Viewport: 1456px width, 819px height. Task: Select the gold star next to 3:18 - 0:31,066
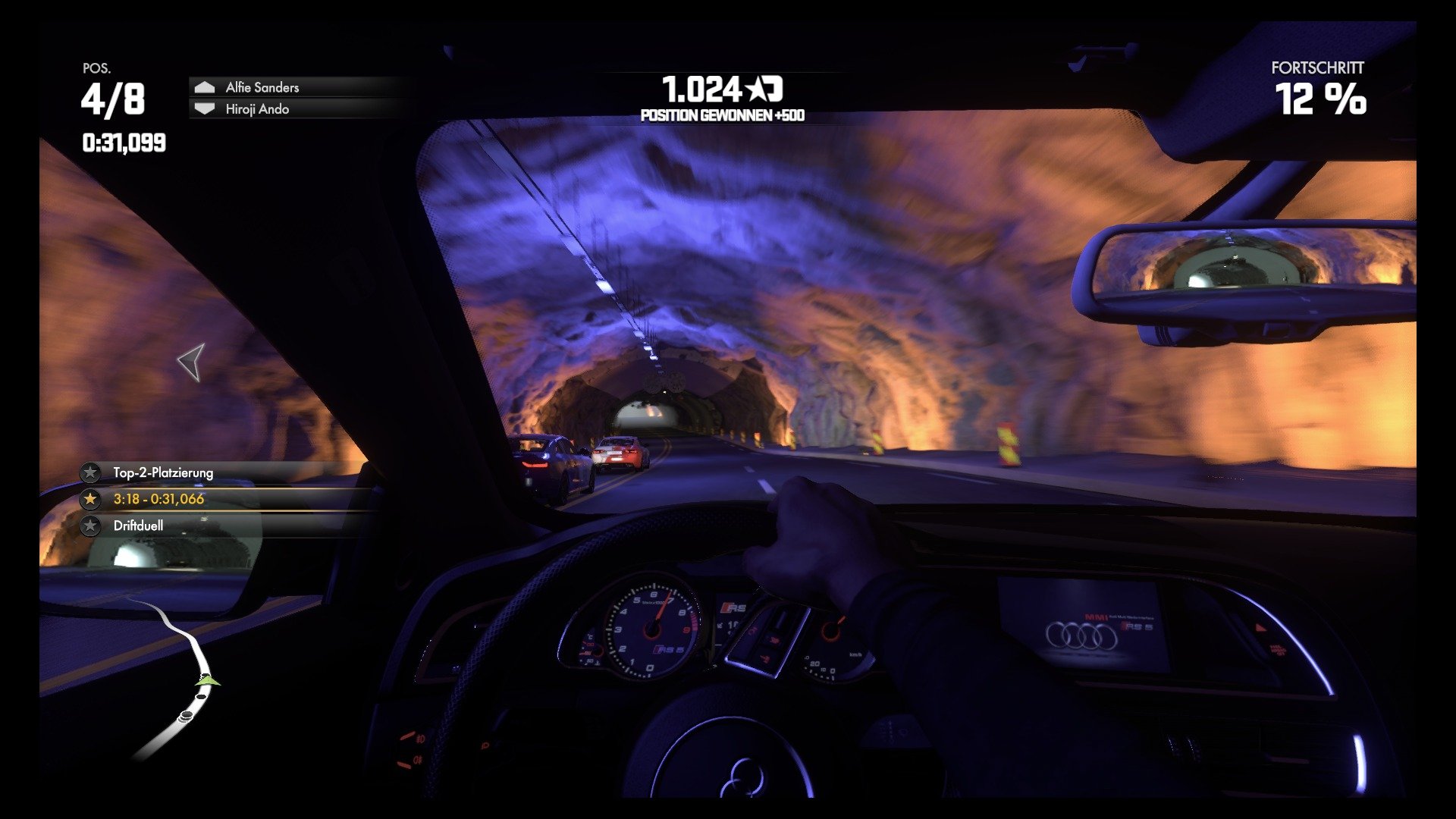(90, 498)
